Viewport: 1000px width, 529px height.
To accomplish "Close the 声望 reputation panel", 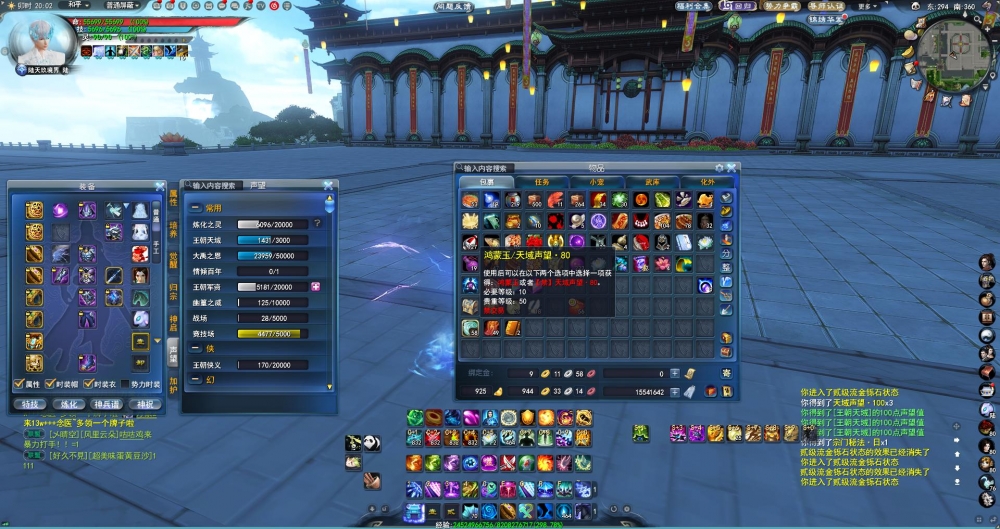I will [328, 185].
